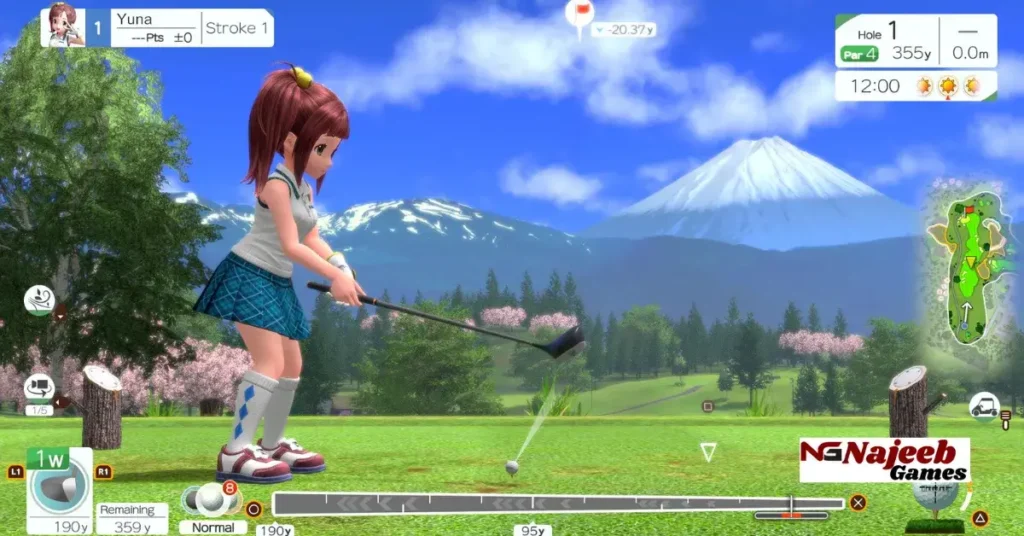Select the red pin flag distance marker
Screen dimensions: 1024x536
[x=579, y=15]
